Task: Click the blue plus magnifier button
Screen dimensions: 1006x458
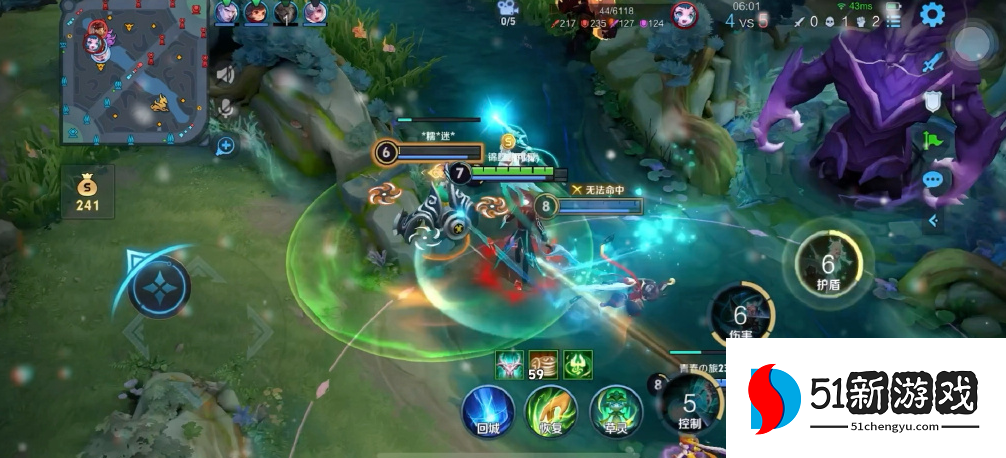Action: (226, 147)
